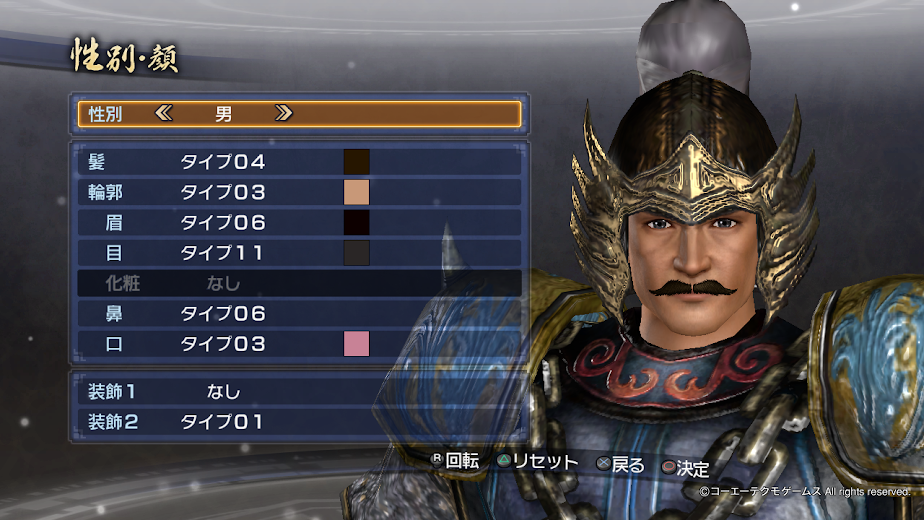Choose the tan skin color swatch
The image size is (924, 520).
click(357, 192)
